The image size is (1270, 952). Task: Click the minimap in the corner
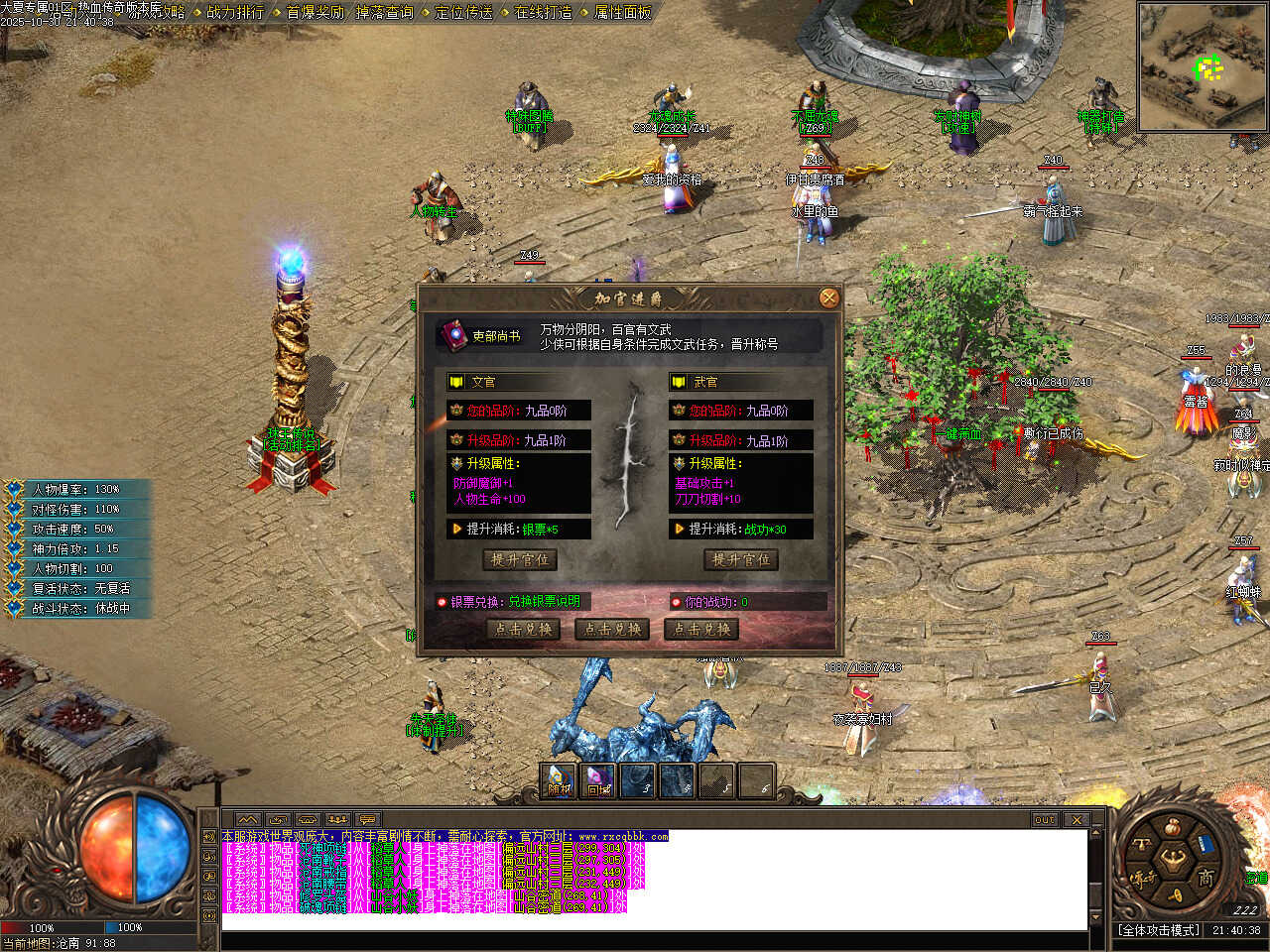coord(1203,67)
